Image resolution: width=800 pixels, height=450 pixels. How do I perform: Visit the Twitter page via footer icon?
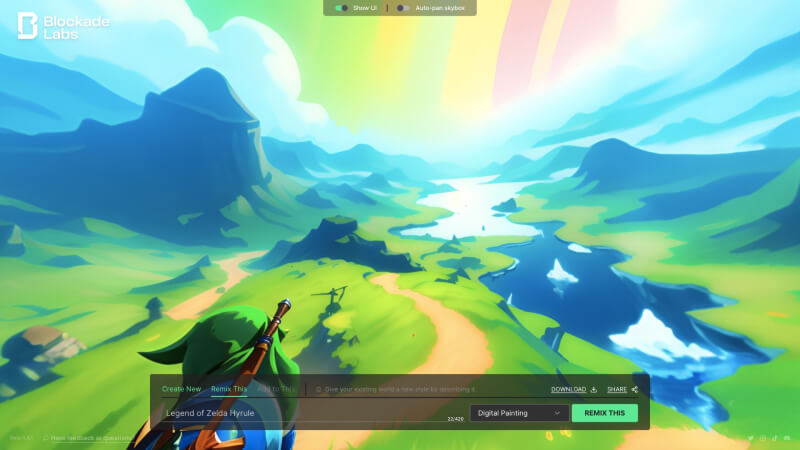pyautogui.click(x=751, y=438)
